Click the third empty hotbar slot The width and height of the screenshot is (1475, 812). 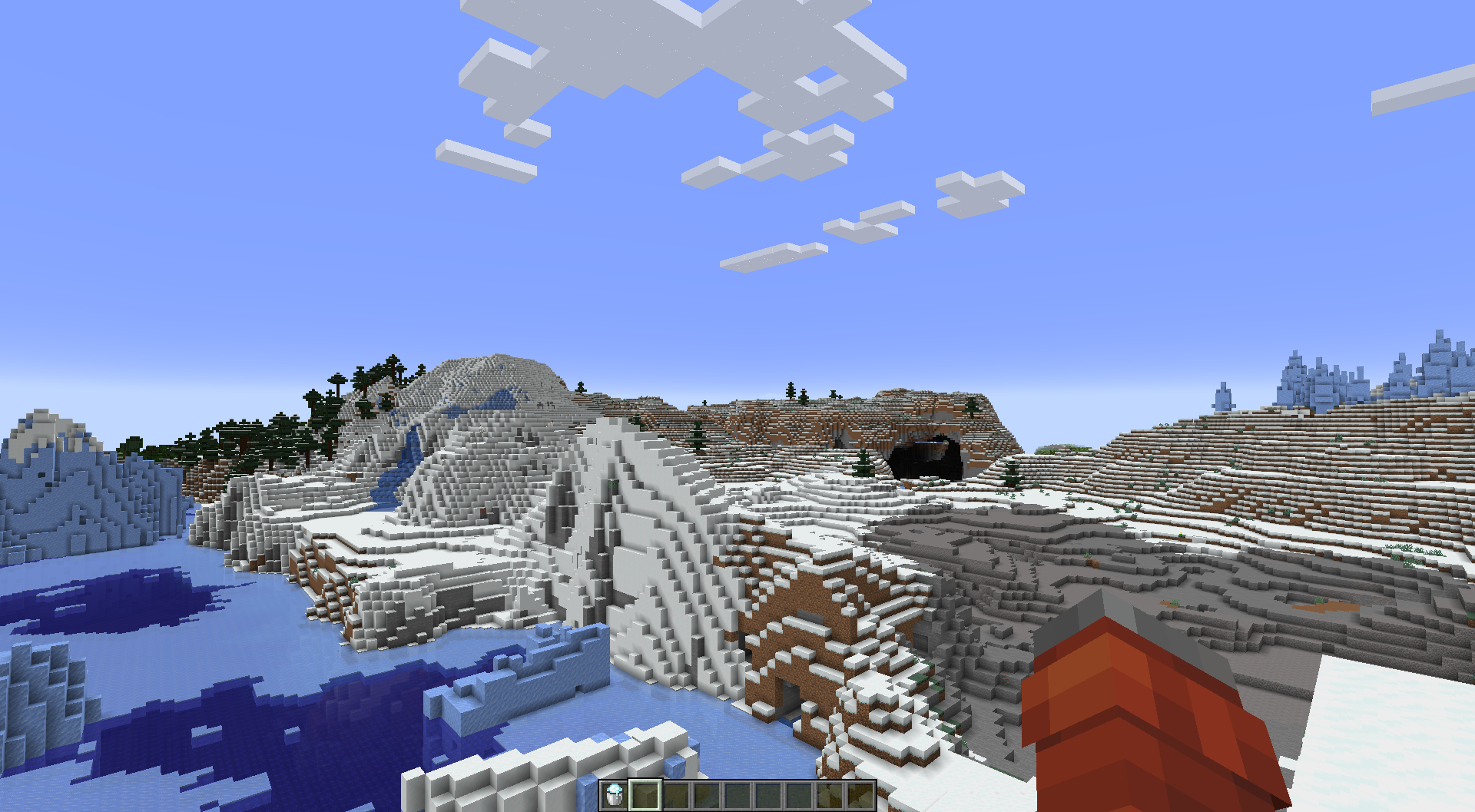pos(676,795)
